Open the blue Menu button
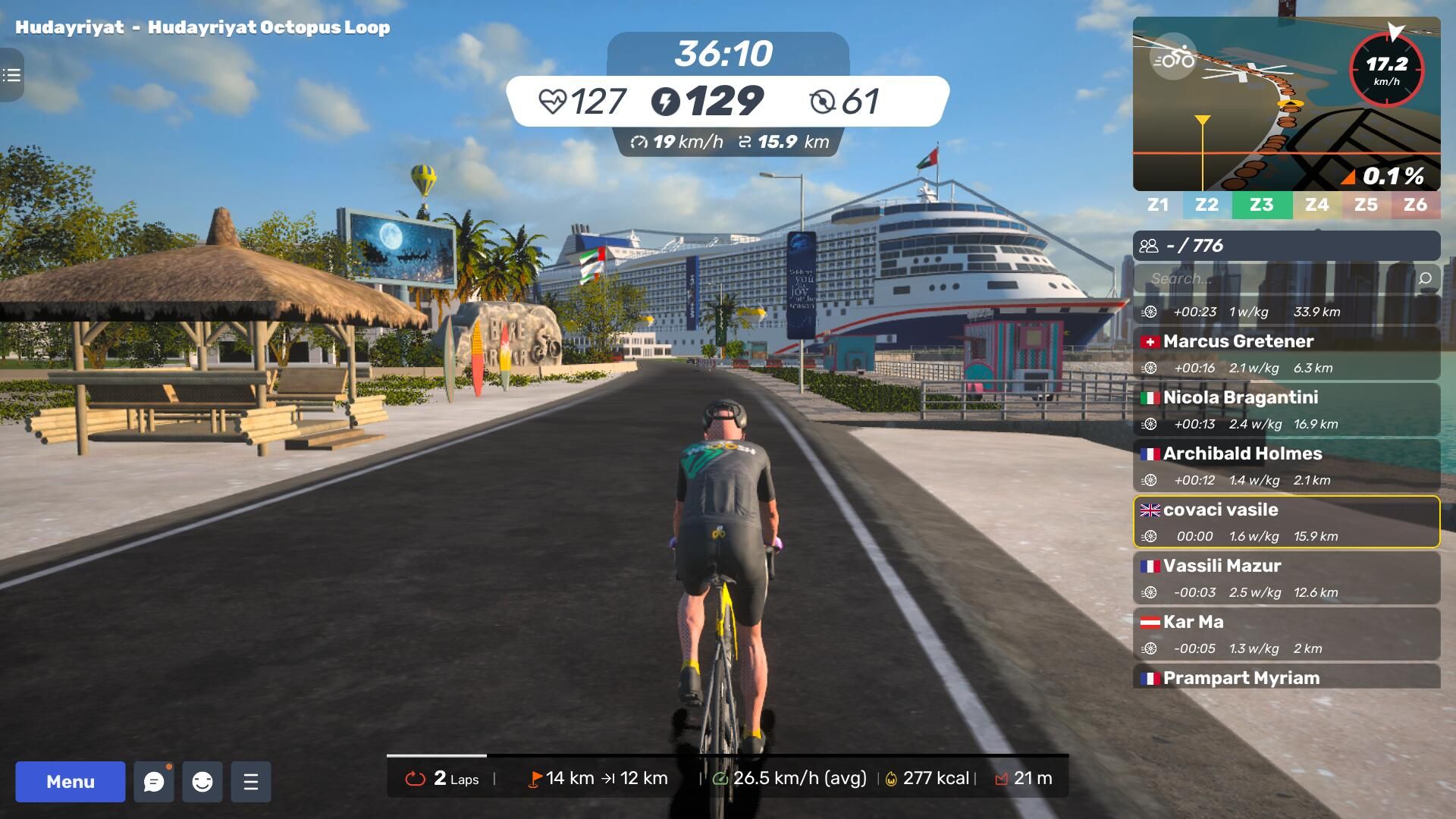Image resolution: width=1456 pixels, height=819 pixels. click(71, 782)
